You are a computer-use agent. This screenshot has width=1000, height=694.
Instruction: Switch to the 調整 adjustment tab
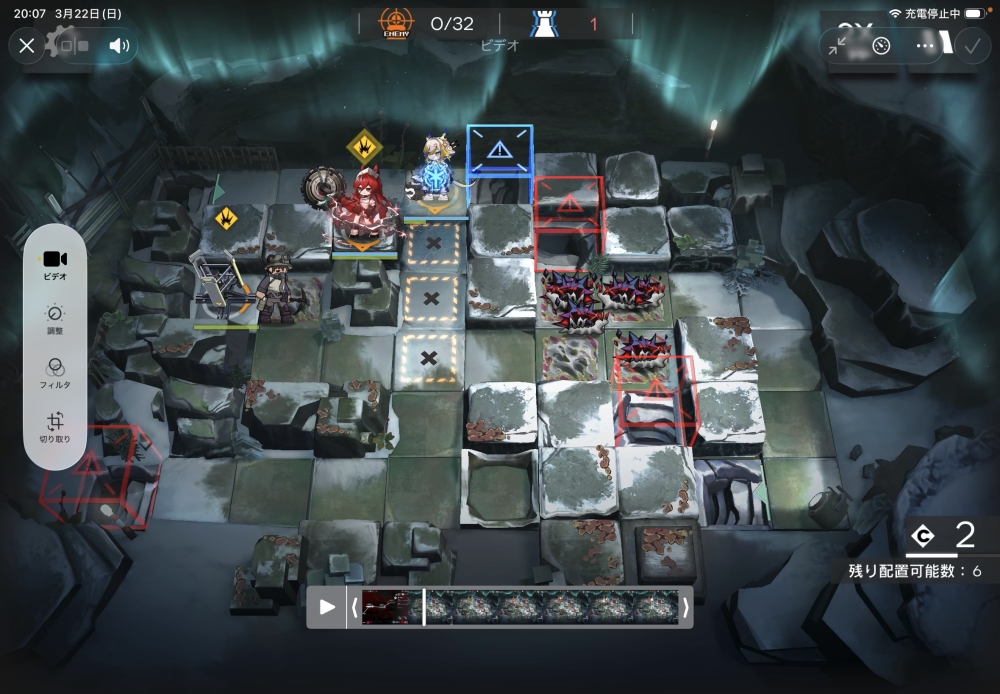(56, 319)
